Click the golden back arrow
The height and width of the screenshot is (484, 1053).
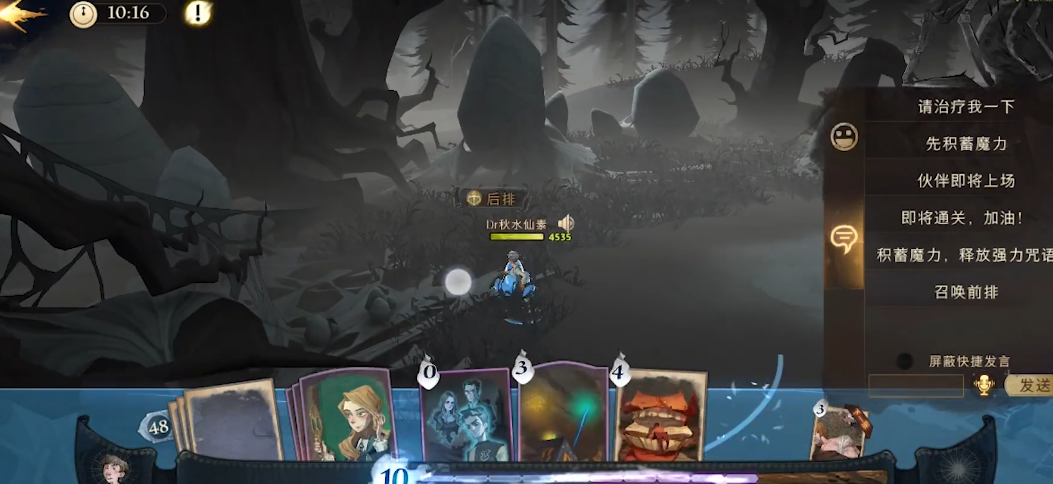point(22,16)
